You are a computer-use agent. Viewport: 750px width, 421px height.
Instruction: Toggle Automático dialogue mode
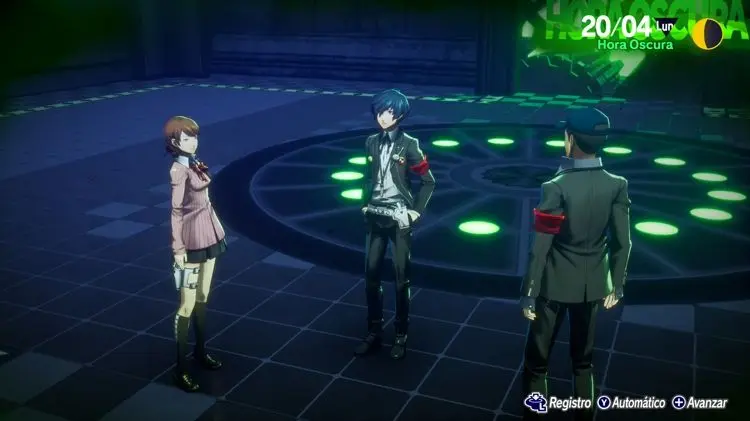tap(633, 402)
